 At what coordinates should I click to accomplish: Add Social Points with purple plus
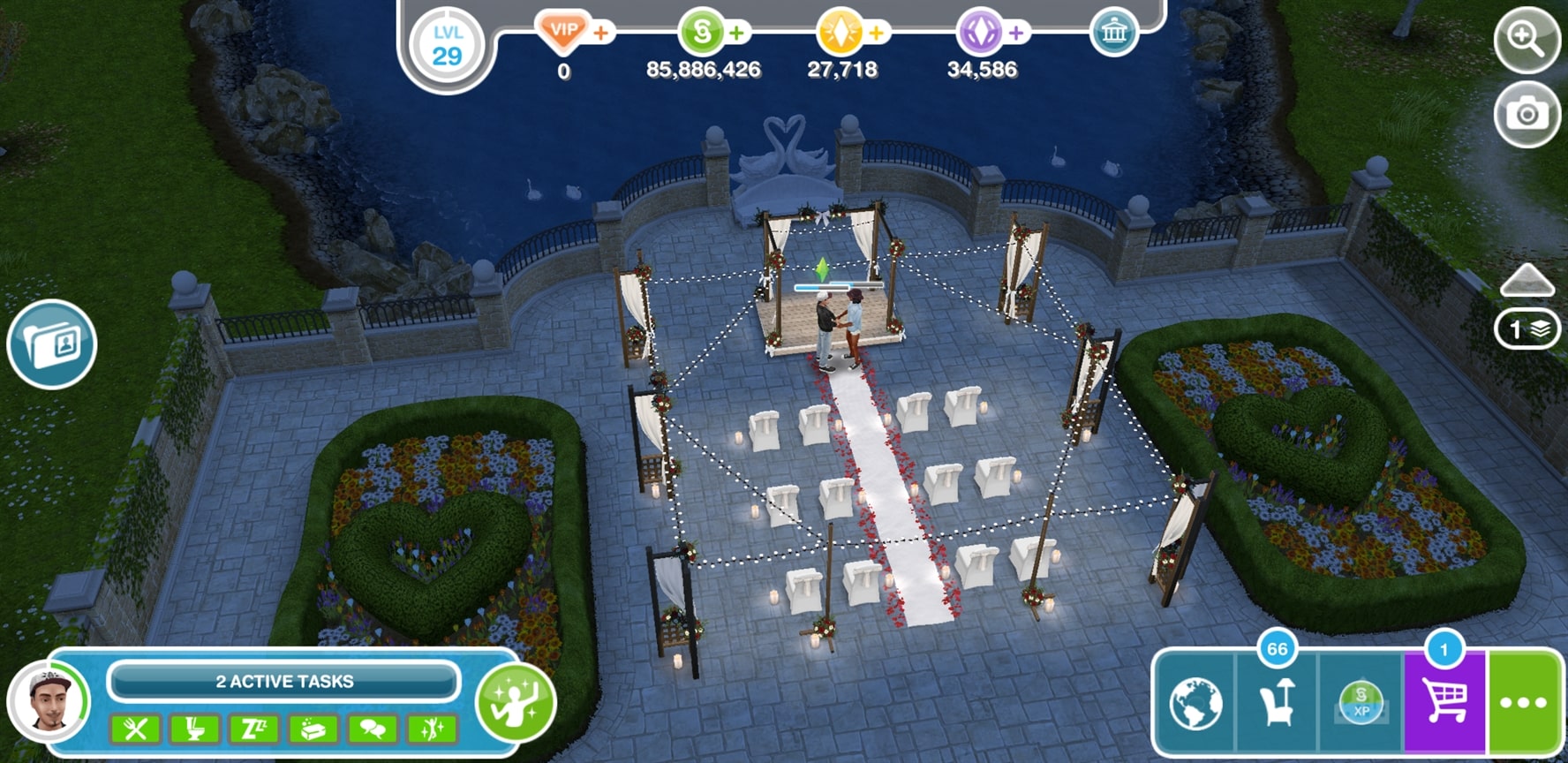pos(1016,34)
